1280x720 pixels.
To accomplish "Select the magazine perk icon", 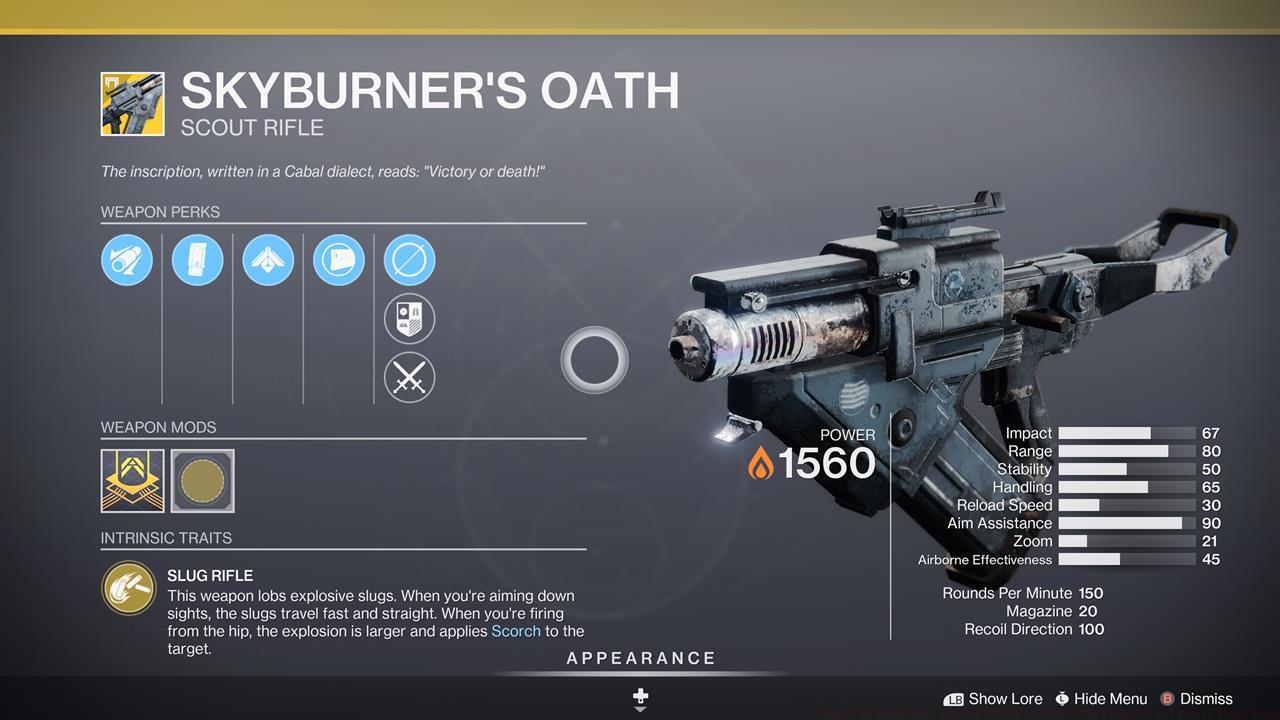I will coord(198,259).
